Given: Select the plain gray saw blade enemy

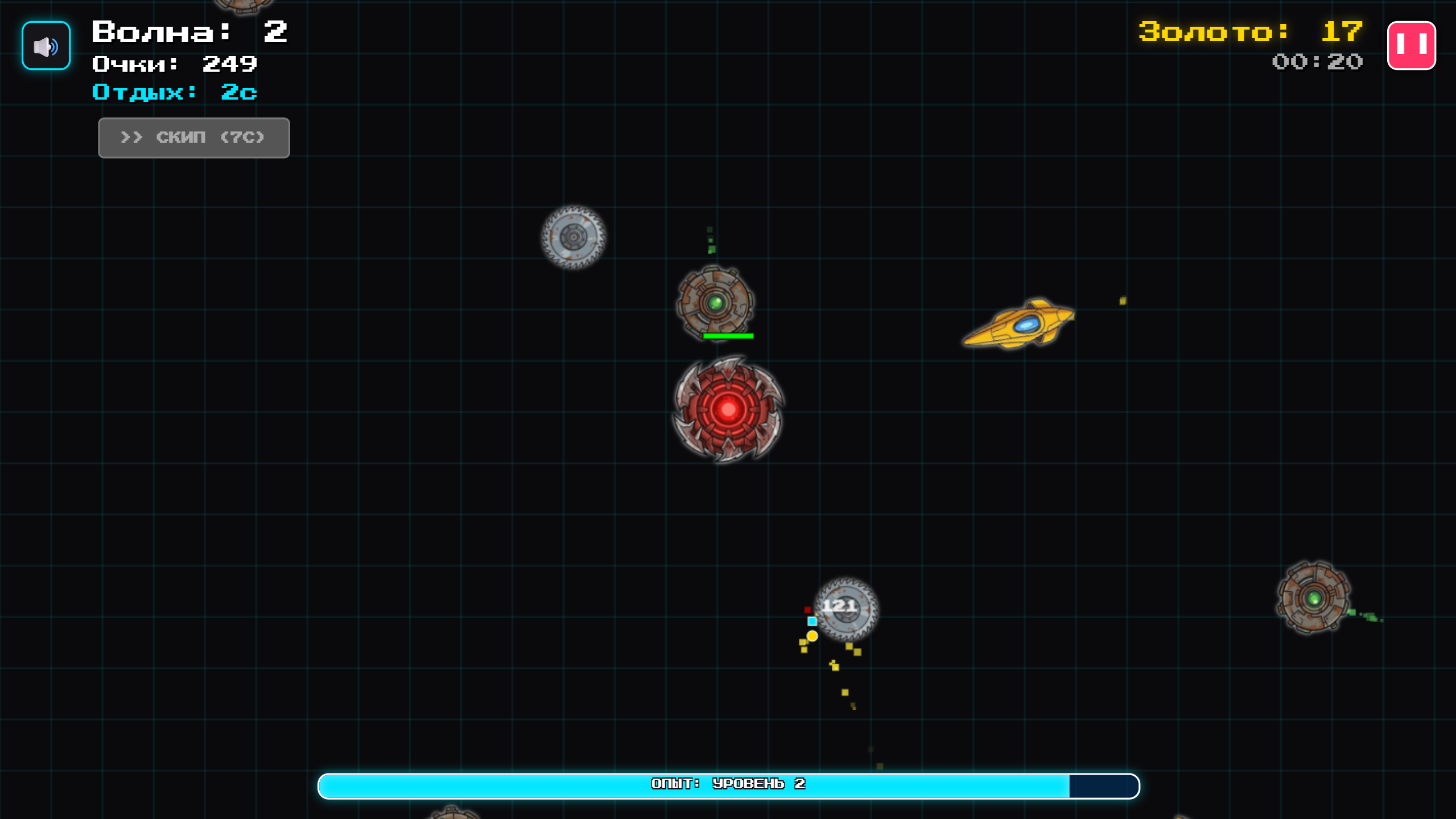Looking at the screenshot, I should coord(573,236).
